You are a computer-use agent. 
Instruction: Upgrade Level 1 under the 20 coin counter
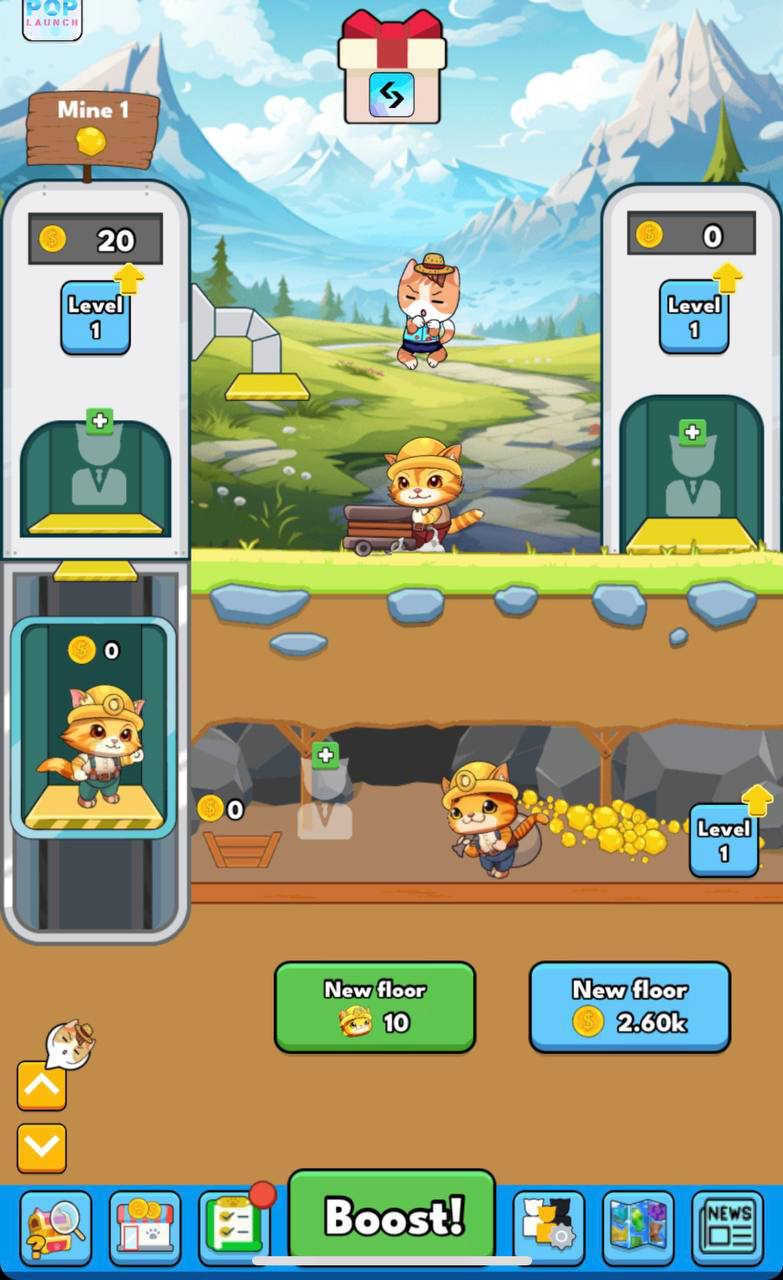(96, 316)
